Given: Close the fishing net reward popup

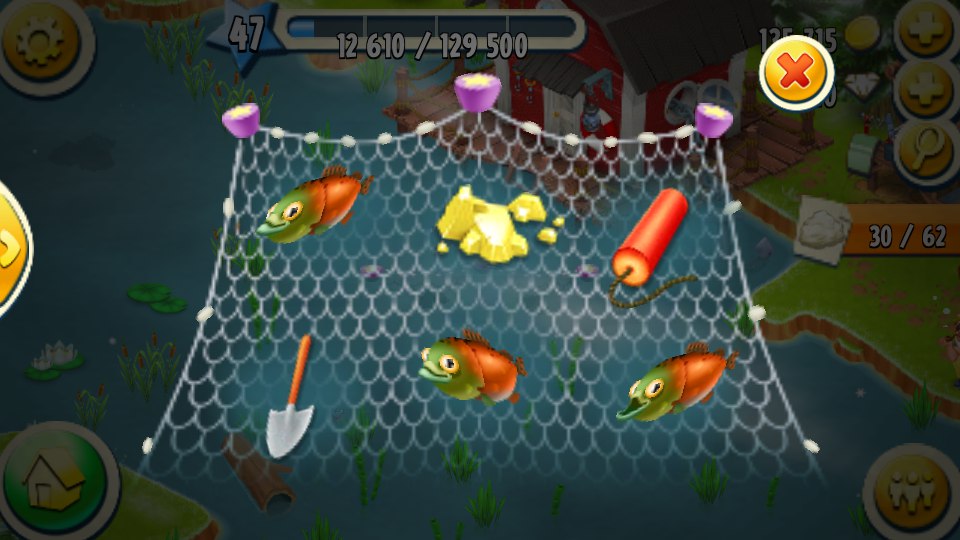Looking at the screenshot, I should click(796, 71).
